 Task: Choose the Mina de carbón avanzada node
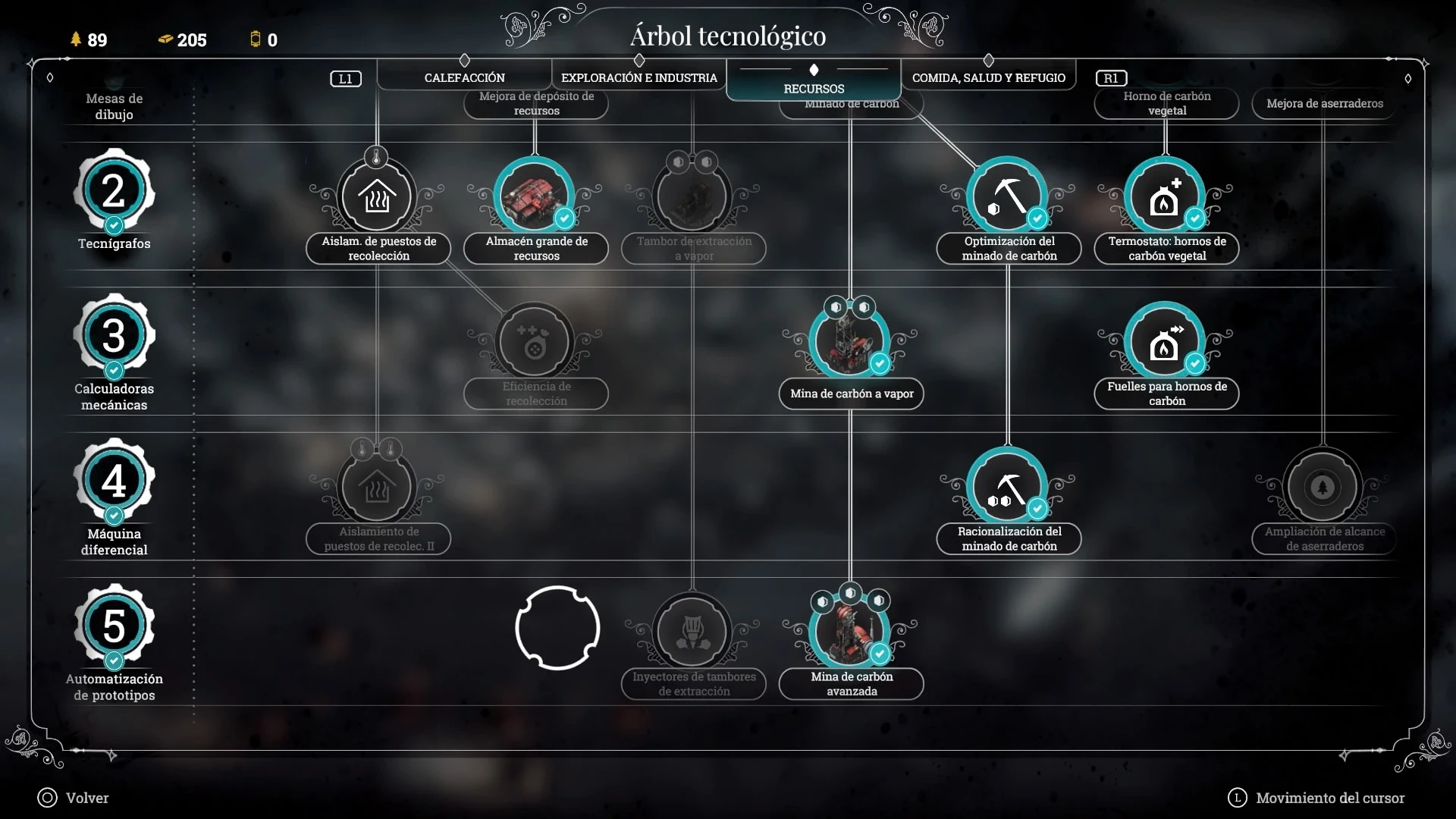850,632
